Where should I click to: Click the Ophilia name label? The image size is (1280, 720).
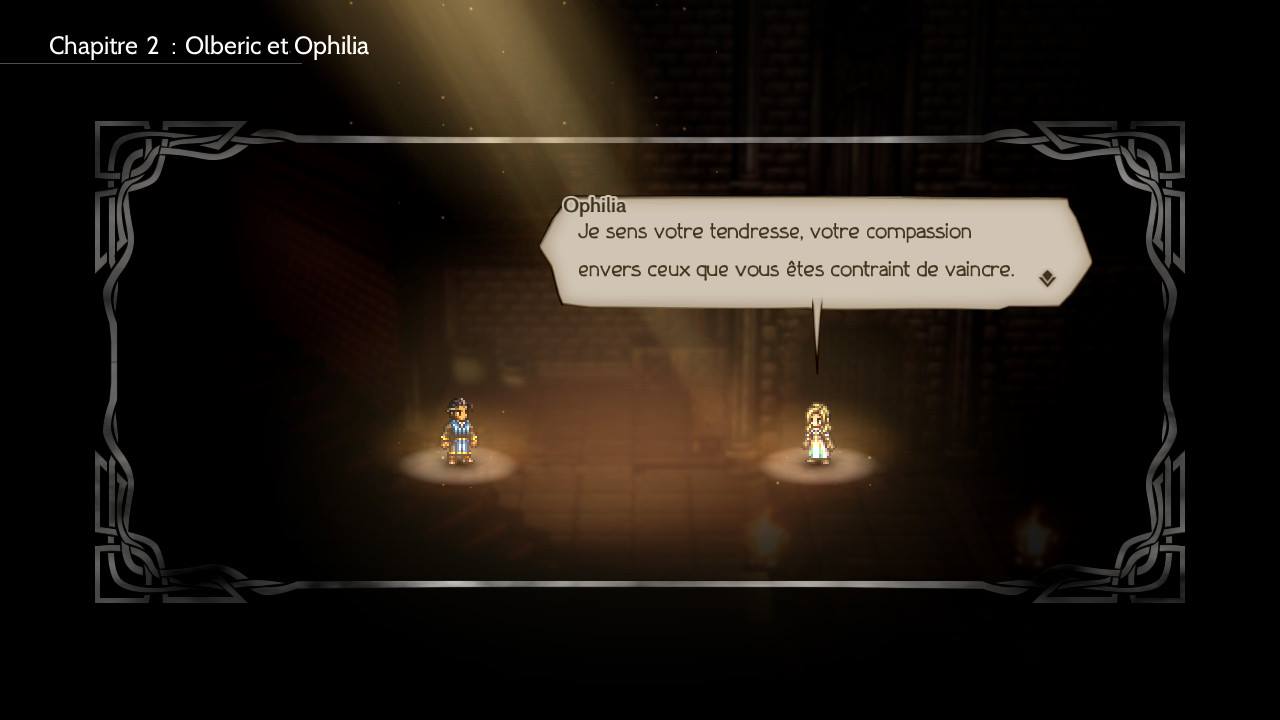[593, 205]
